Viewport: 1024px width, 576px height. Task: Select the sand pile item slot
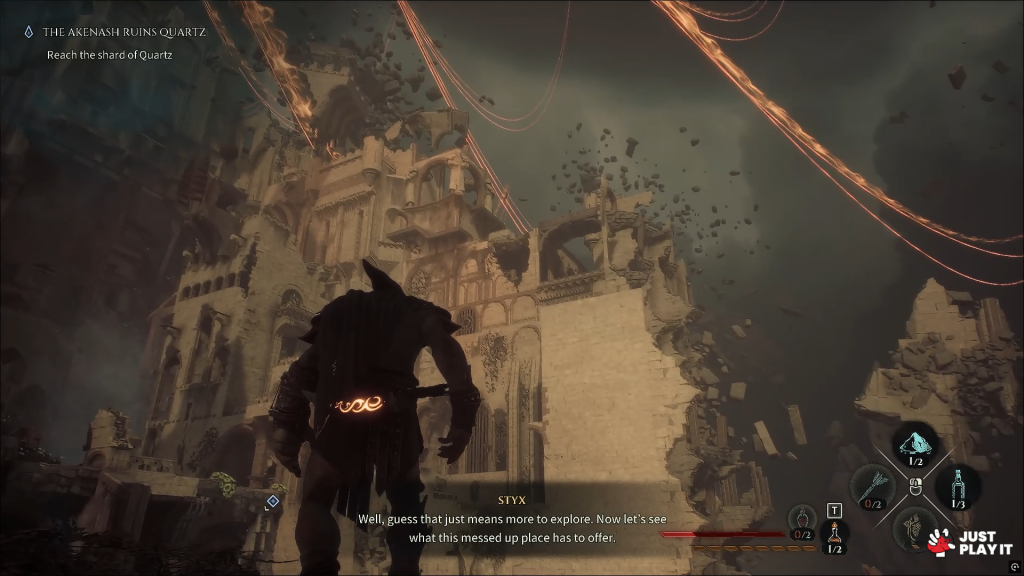(x=915, y=443)
